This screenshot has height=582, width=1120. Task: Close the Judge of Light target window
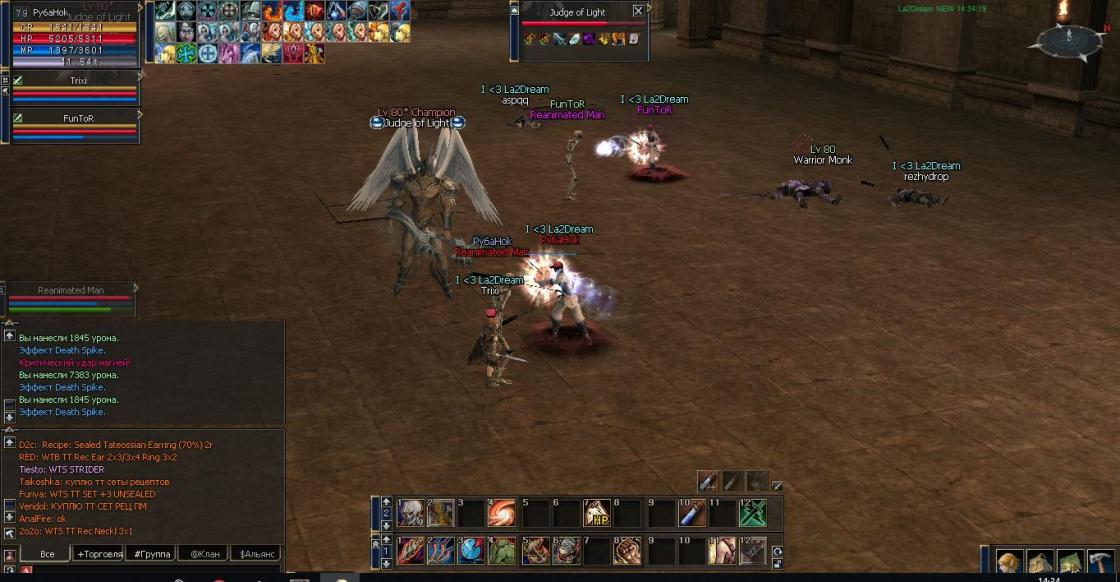(638, 12)
